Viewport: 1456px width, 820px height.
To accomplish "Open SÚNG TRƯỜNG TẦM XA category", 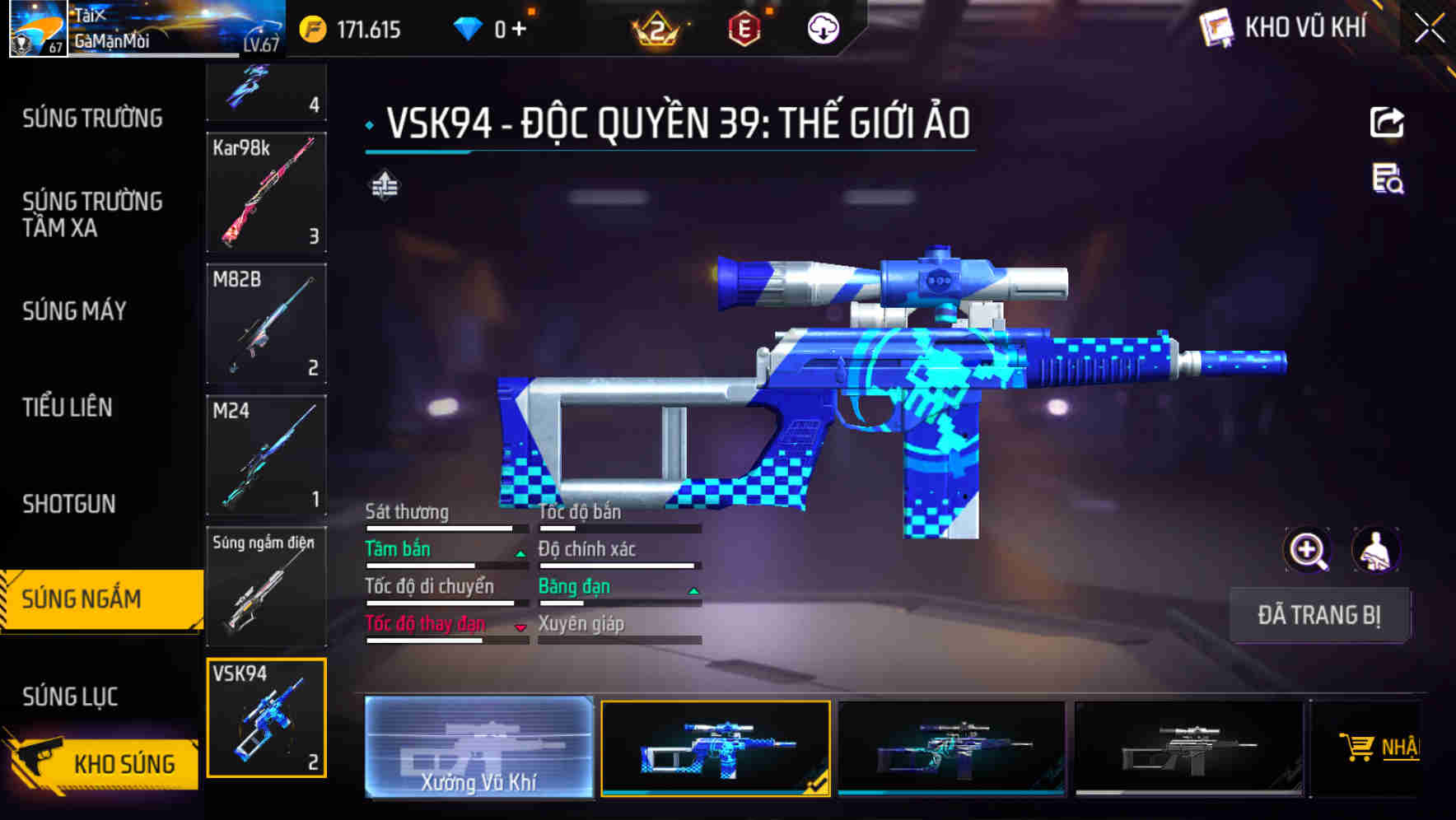I will (x=91, y=215).
